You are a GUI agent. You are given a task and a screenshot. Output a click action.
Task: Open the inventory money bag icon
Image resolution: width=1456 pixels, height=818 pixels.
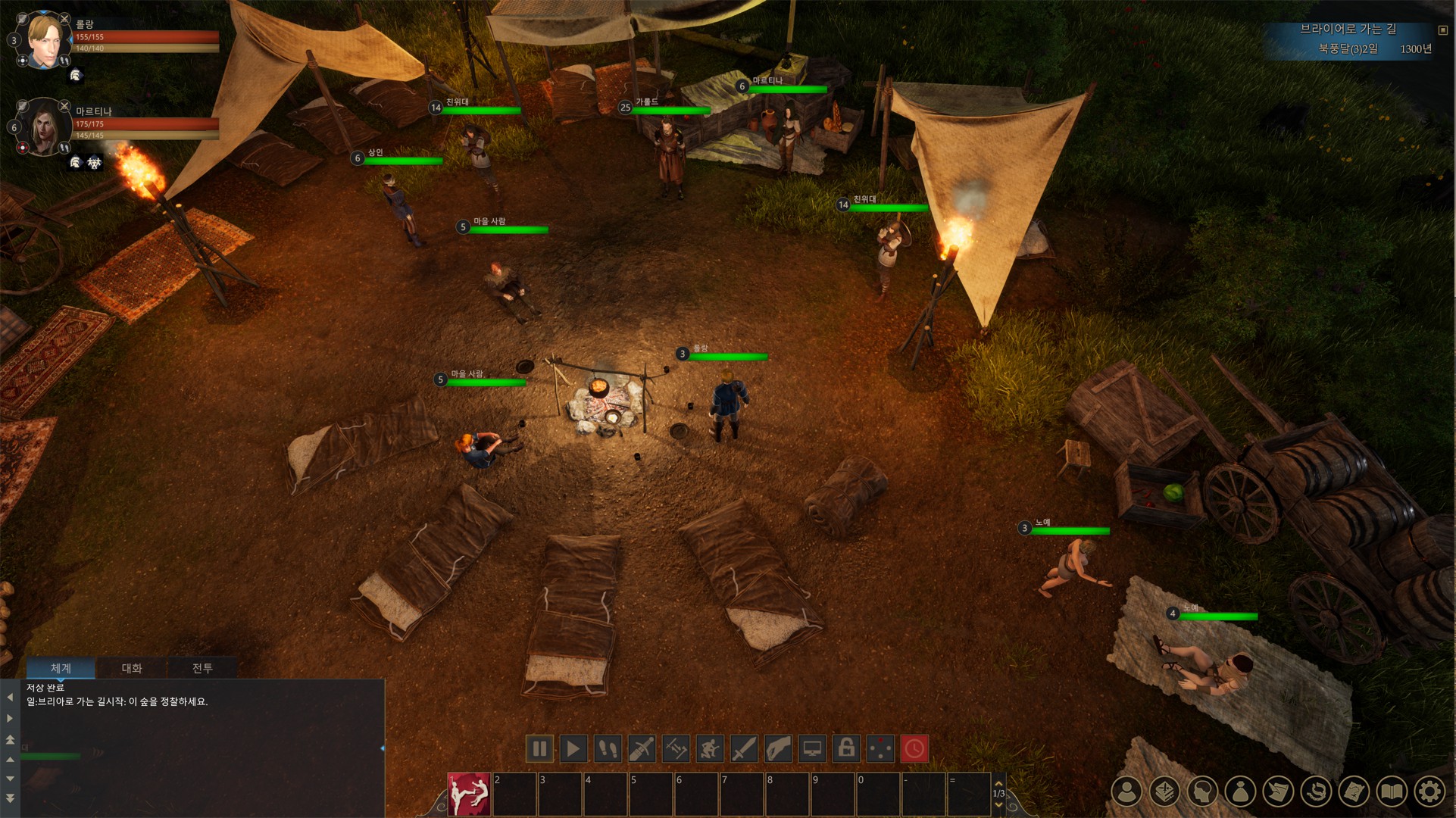pyautogui.click(x=1240, y=791)
